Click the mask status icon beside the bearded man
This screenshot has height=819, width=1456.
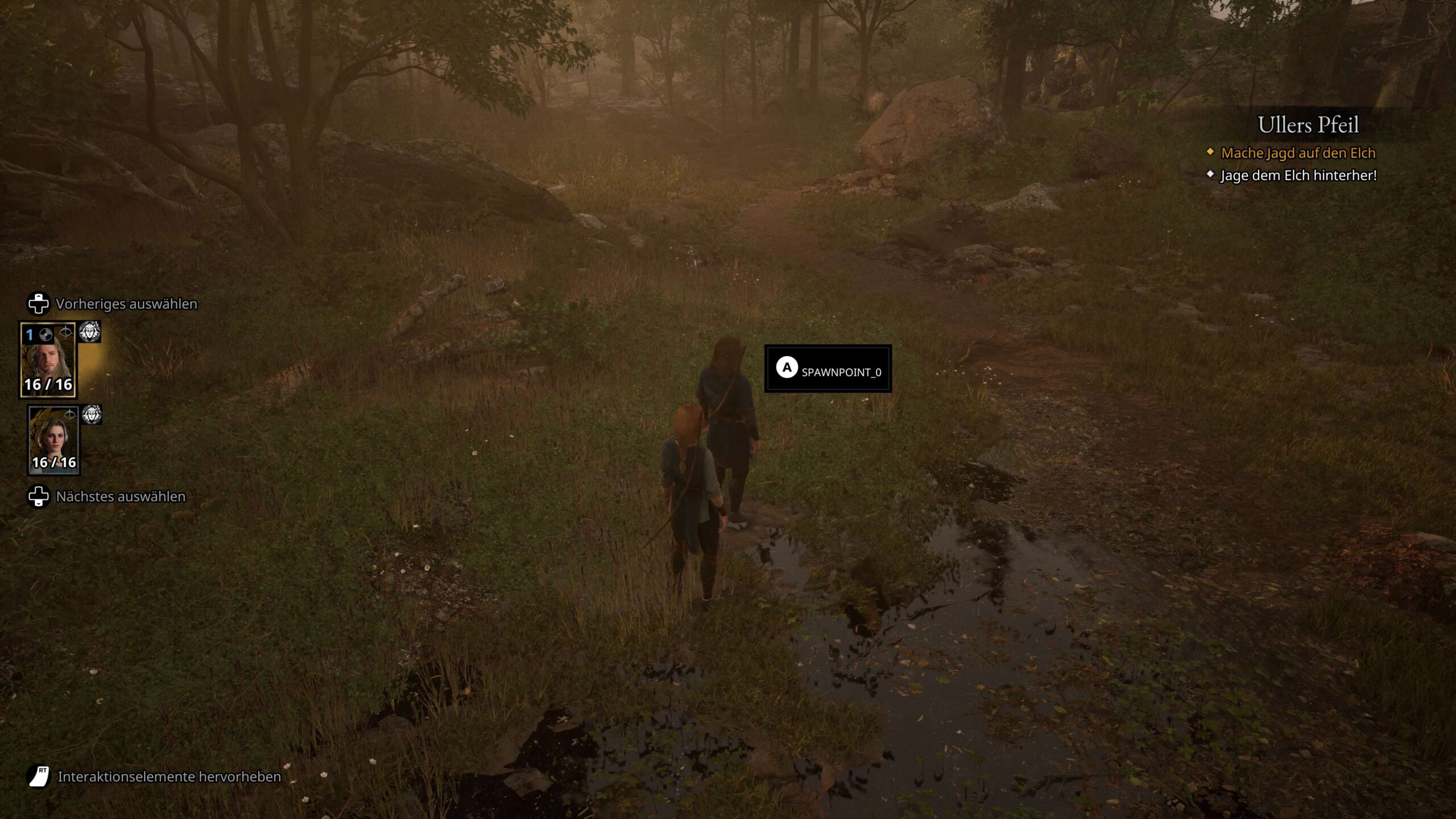click(x=90, y=332)
